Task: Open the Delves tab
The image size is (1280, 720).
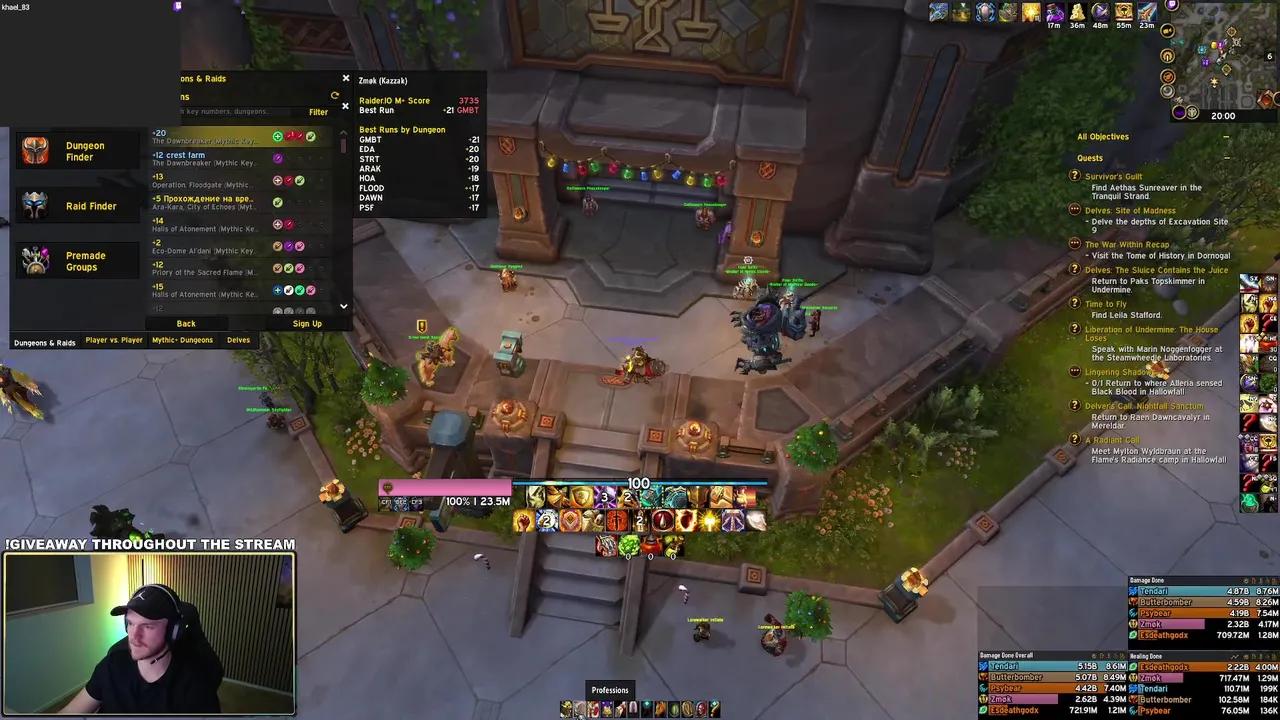Action: pyautogui.click(x=238, y=340)
